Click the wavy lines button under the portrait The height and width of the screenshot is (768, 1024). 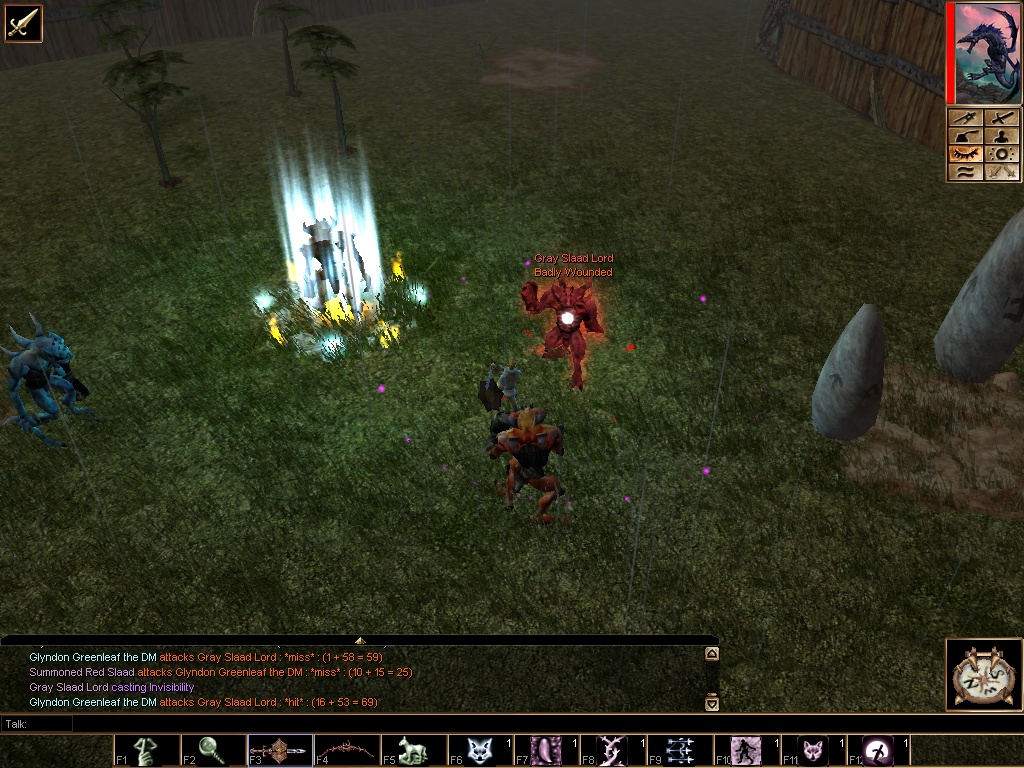click(x=964, y=172)
